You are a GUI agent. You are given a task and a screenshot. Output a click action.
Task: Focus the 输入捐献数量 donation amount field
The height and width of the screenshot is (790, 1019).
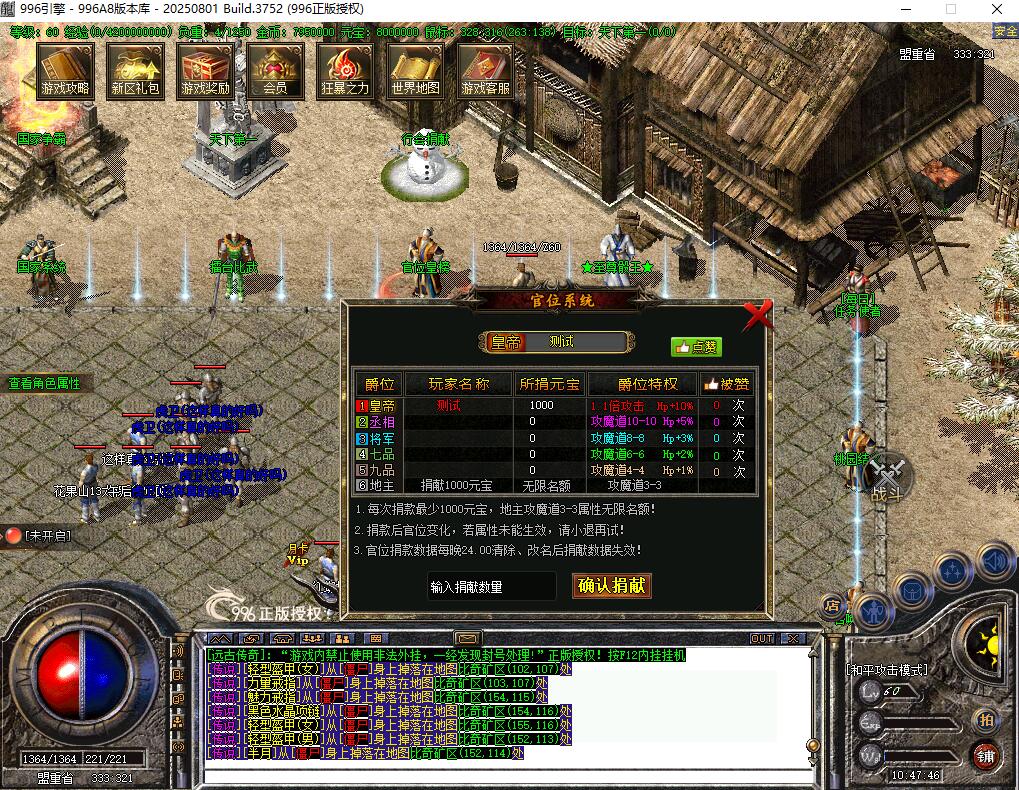[490, 587]
